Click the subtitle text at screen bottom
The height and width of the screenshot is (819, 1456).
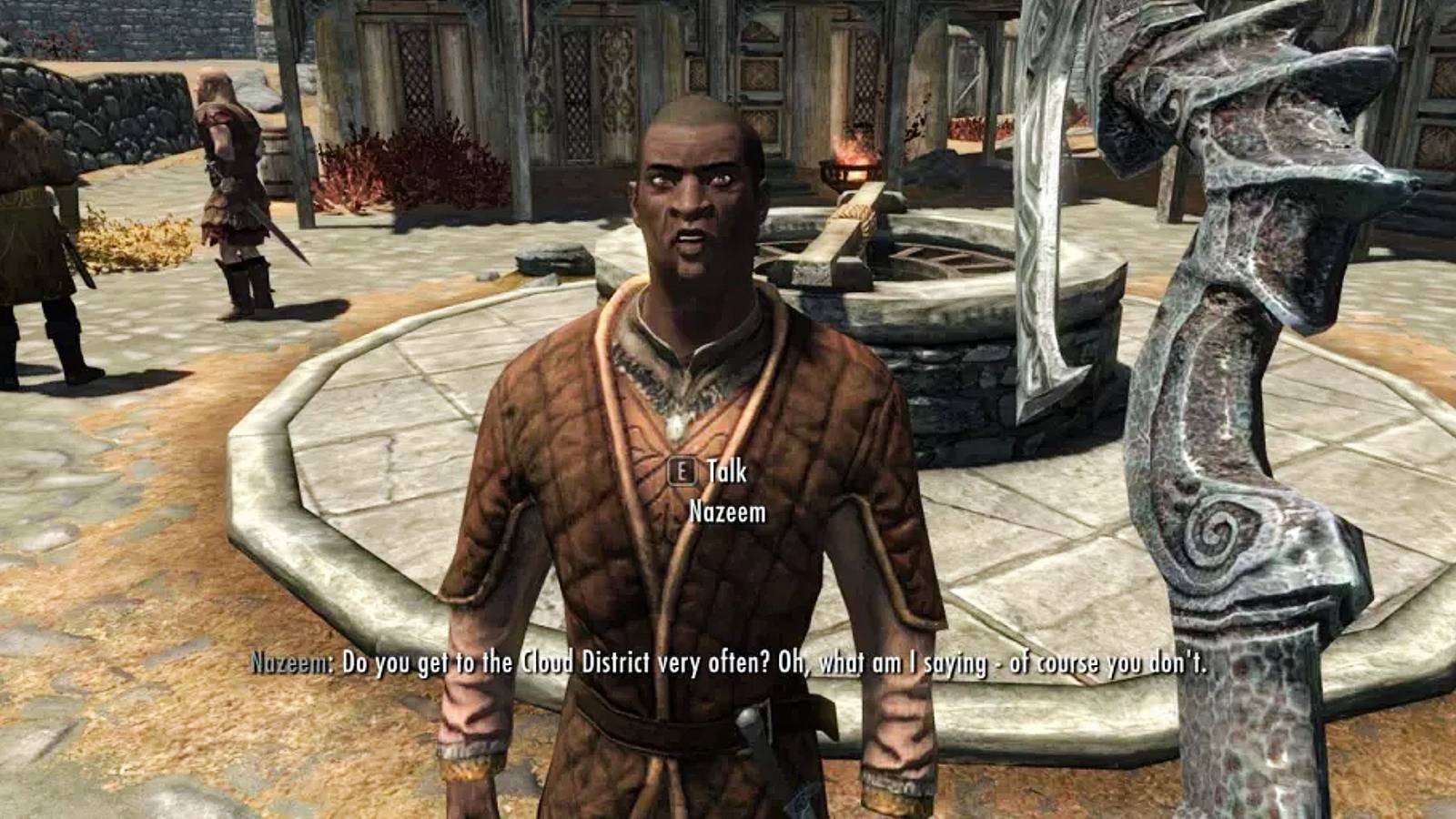point(728,664)
